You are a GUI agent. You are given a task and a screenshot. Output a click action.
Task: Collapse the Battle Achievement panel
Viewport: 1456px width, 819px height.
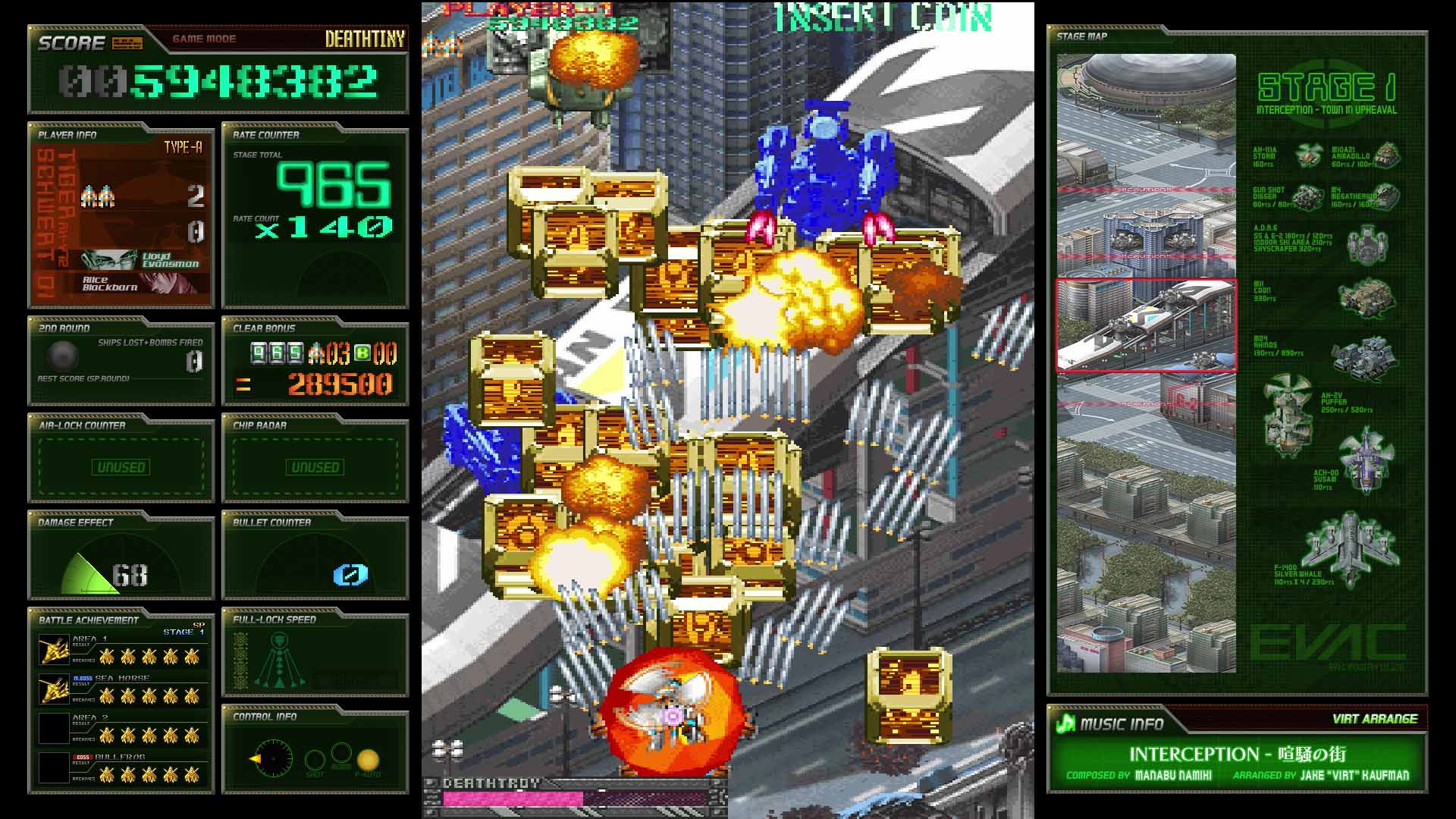89,620
